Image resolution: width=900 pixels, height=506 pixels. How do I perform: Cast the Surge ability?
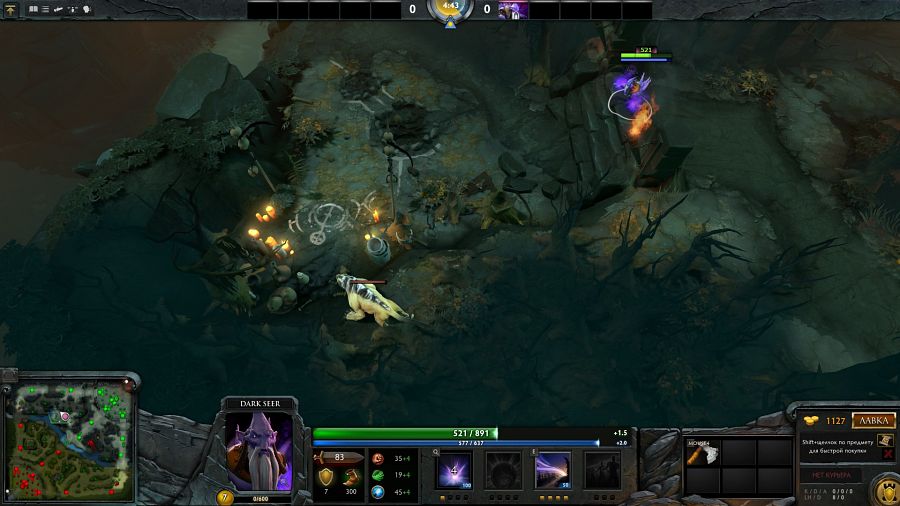pos(553,469)
